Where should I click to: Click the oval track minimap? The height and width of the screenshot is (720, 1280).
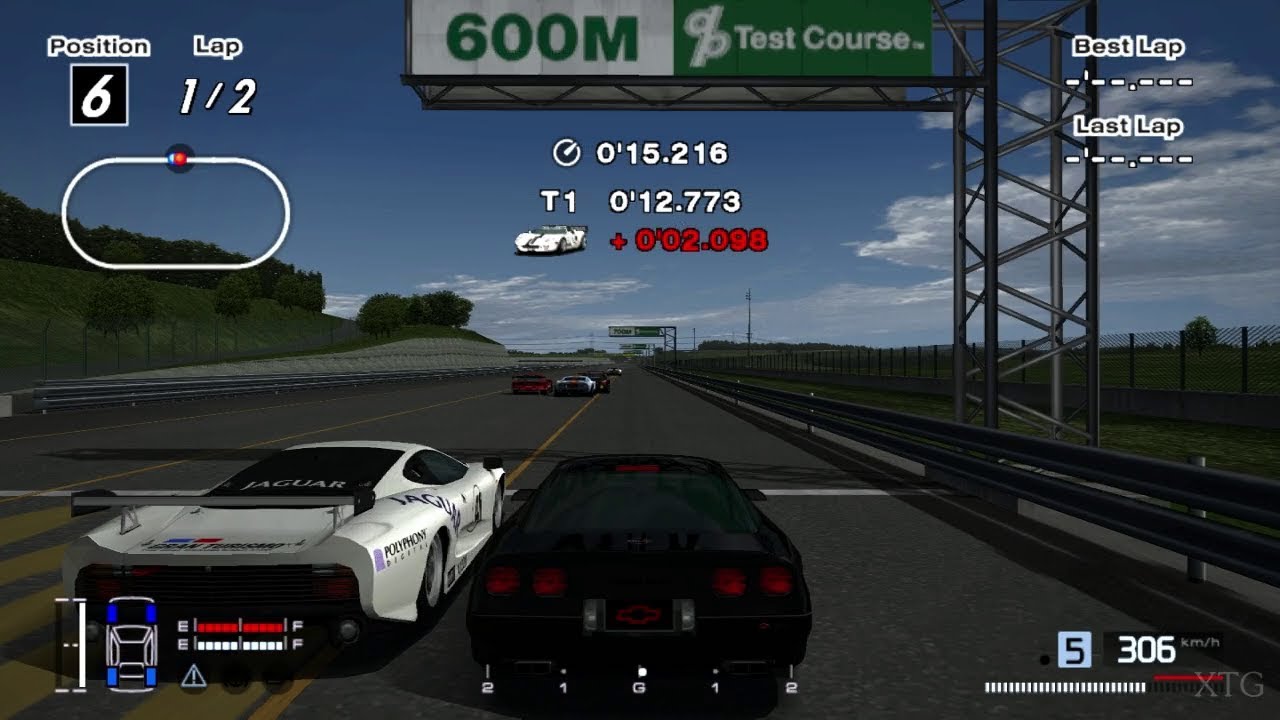point(175,212)
